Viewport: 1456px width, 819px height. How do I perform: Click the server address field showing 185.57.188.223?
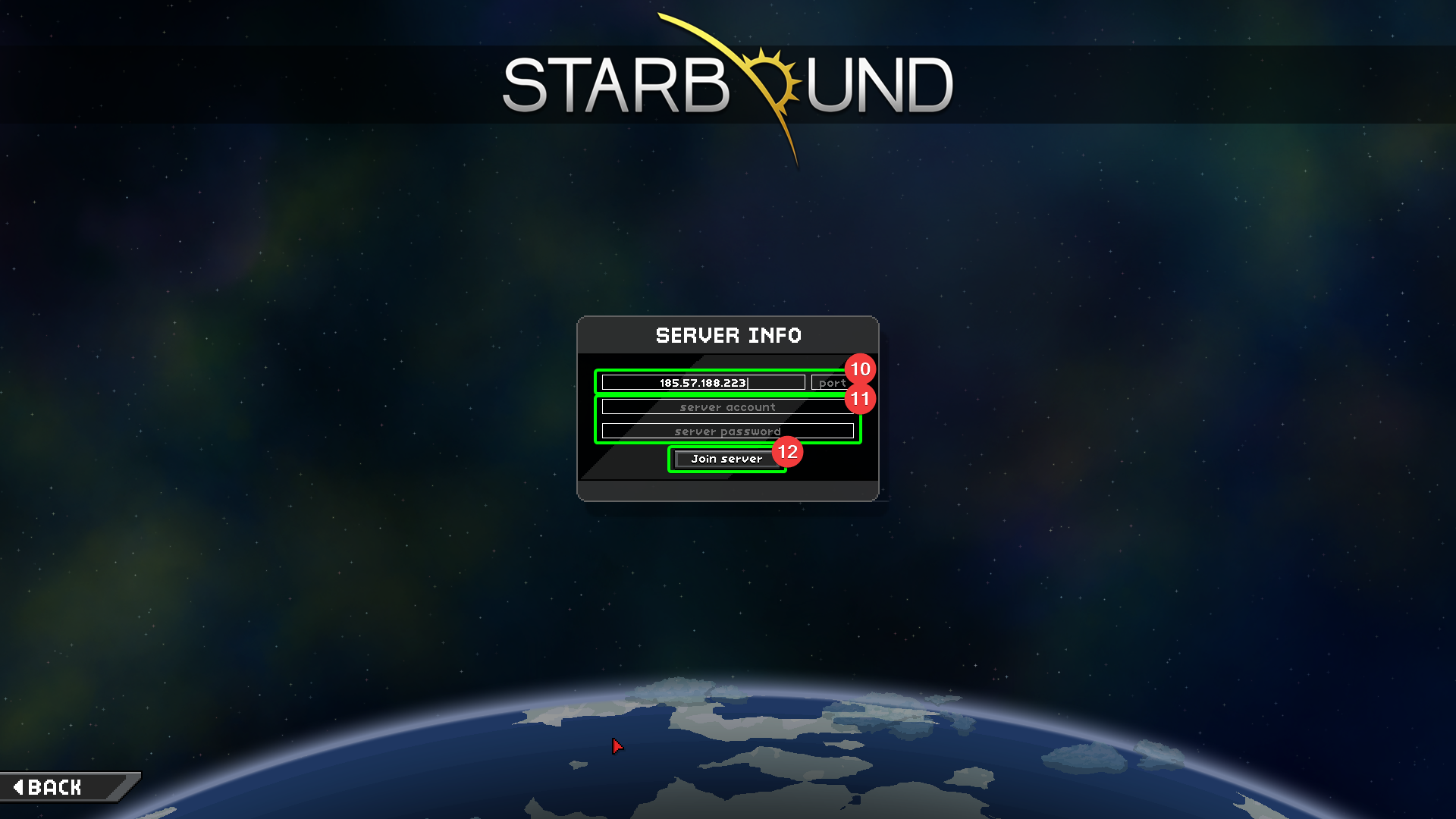tap(703, 382)
